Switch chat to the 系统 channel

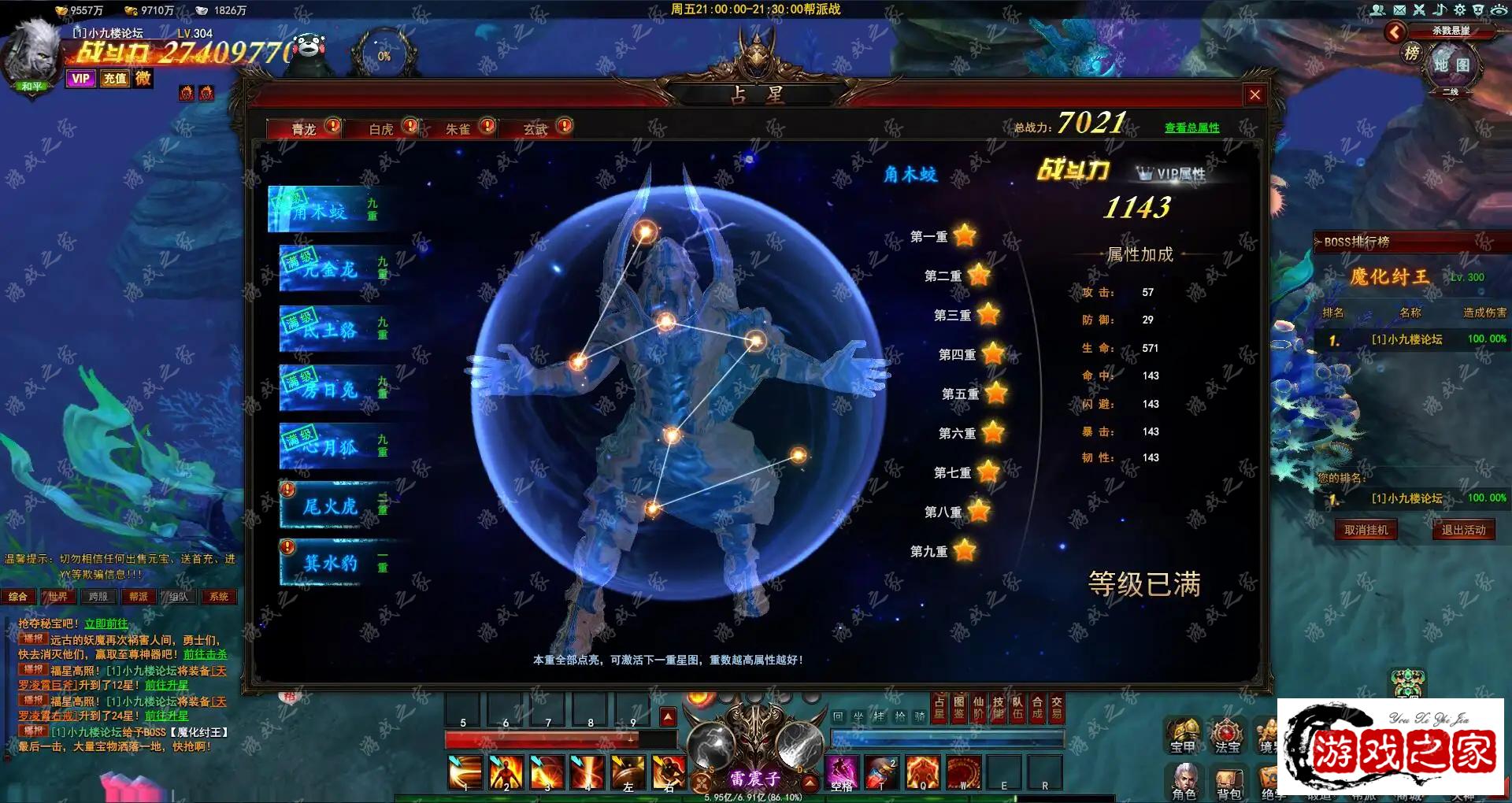[x=218, y=597]
